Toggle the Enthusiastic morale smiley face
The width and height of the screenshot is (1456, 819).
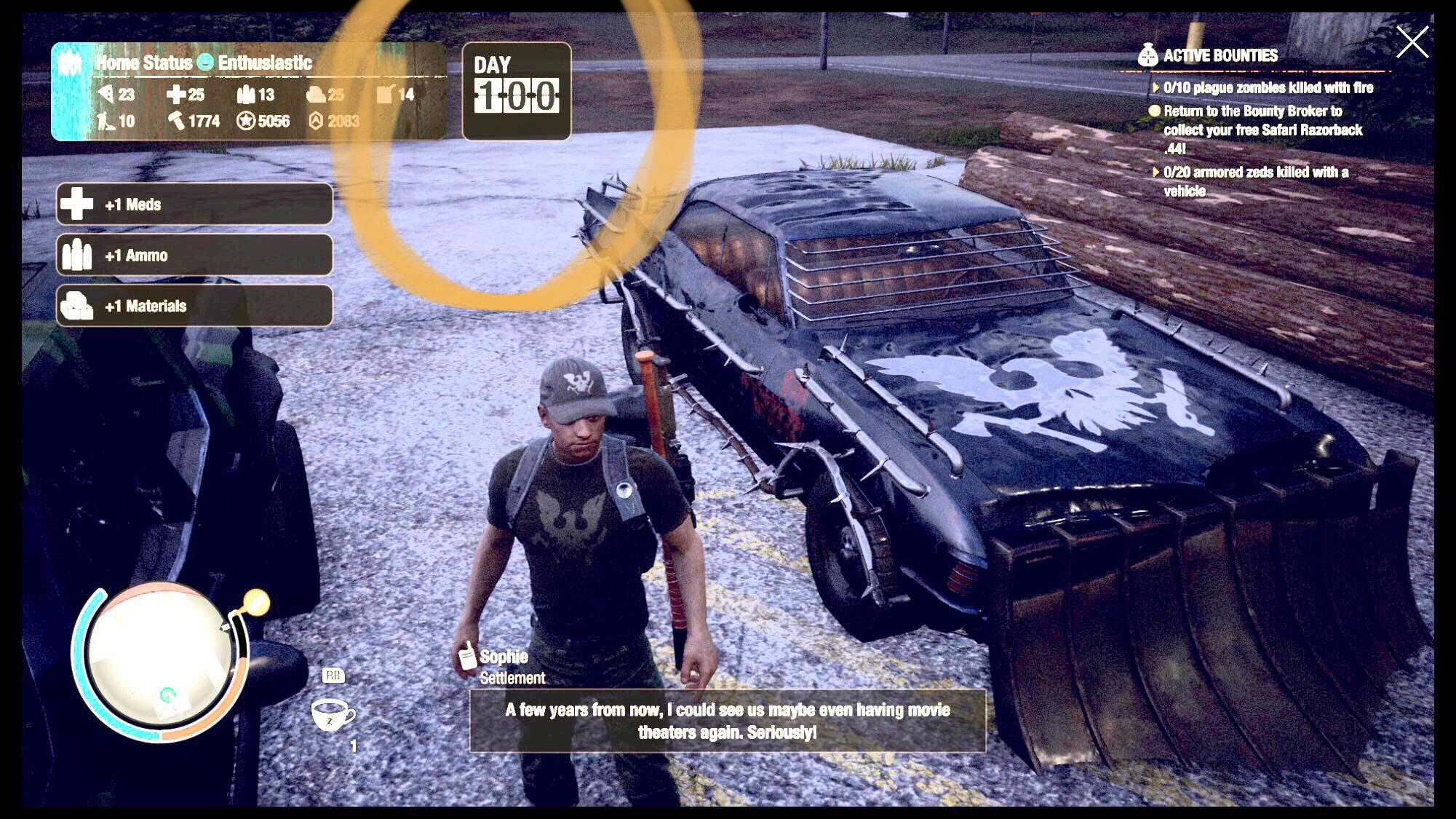coord(205,63)
